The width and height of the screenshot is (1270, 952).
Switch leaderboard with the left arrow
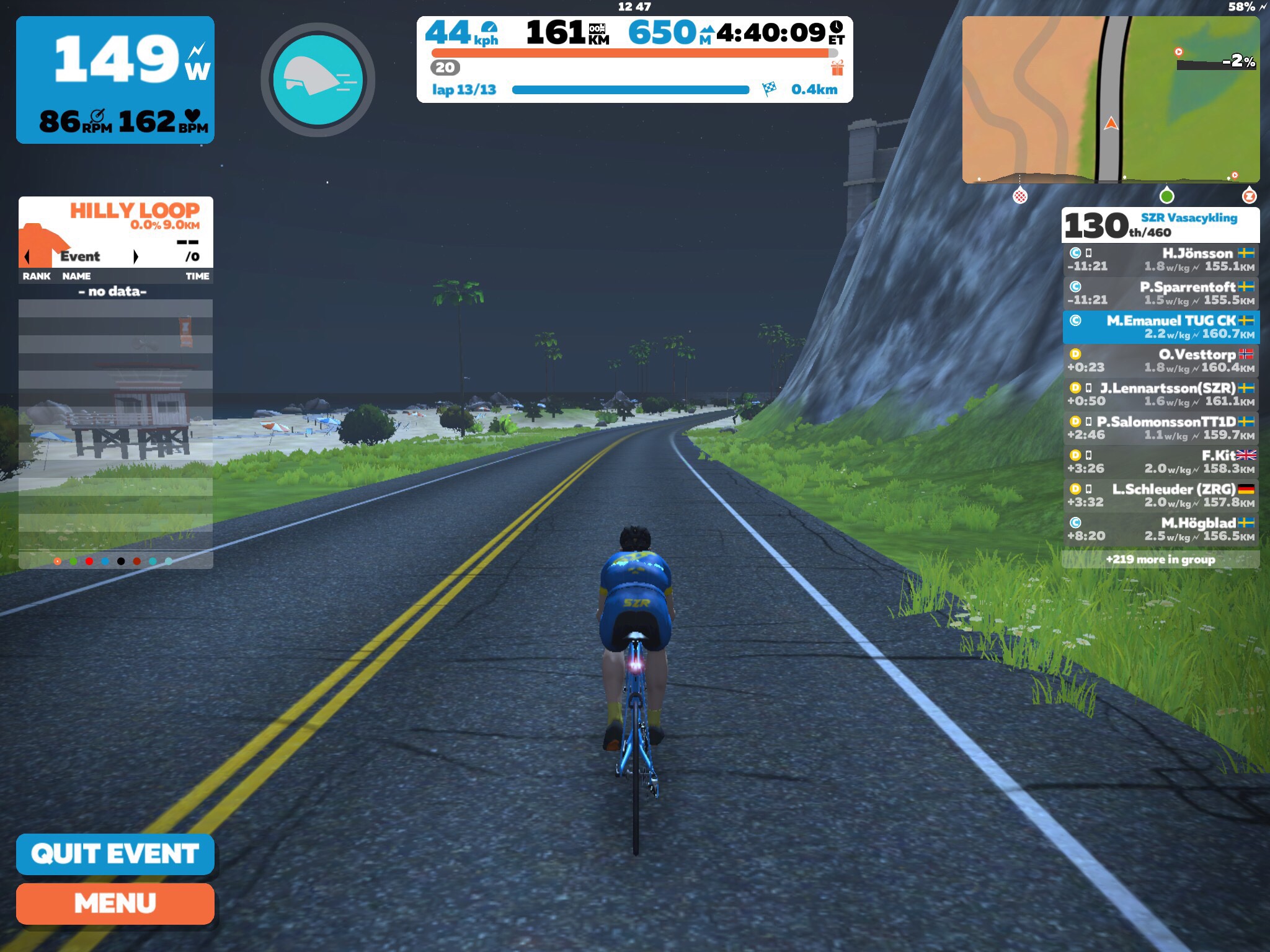(x=27, y=257)
